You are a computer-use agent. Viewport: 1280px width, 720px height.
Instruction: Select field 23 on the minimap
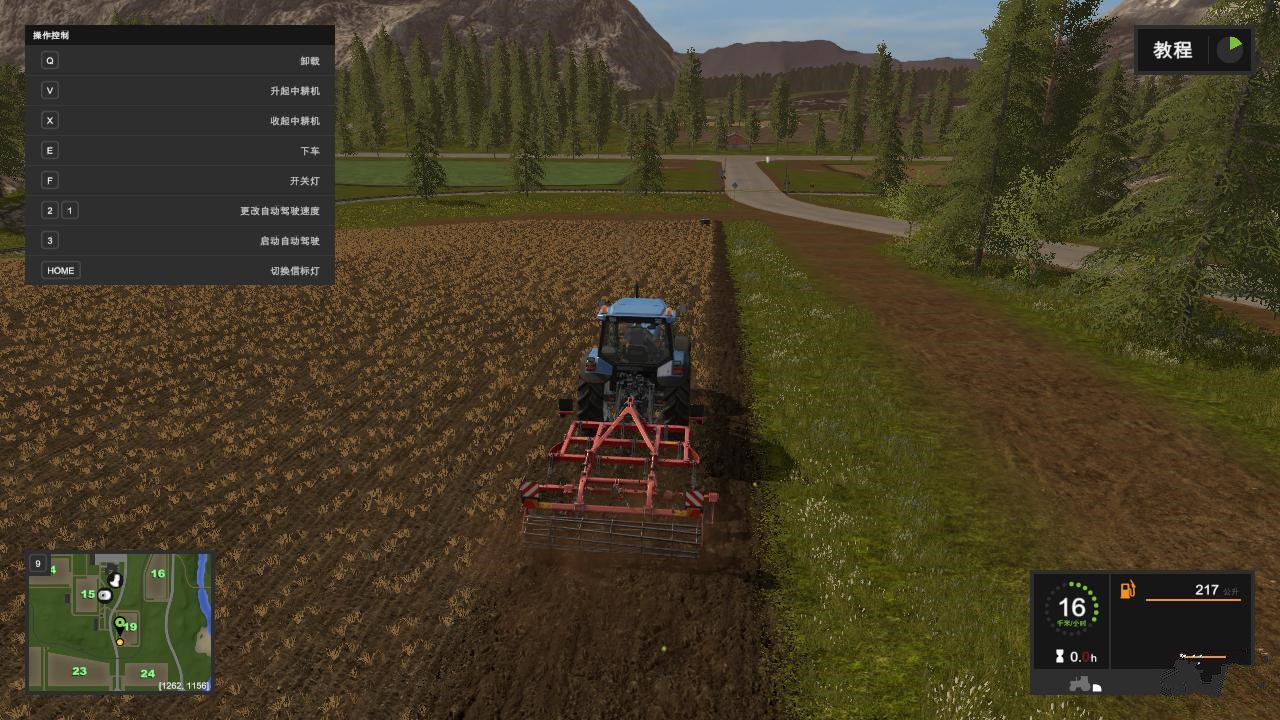[79, 671]
